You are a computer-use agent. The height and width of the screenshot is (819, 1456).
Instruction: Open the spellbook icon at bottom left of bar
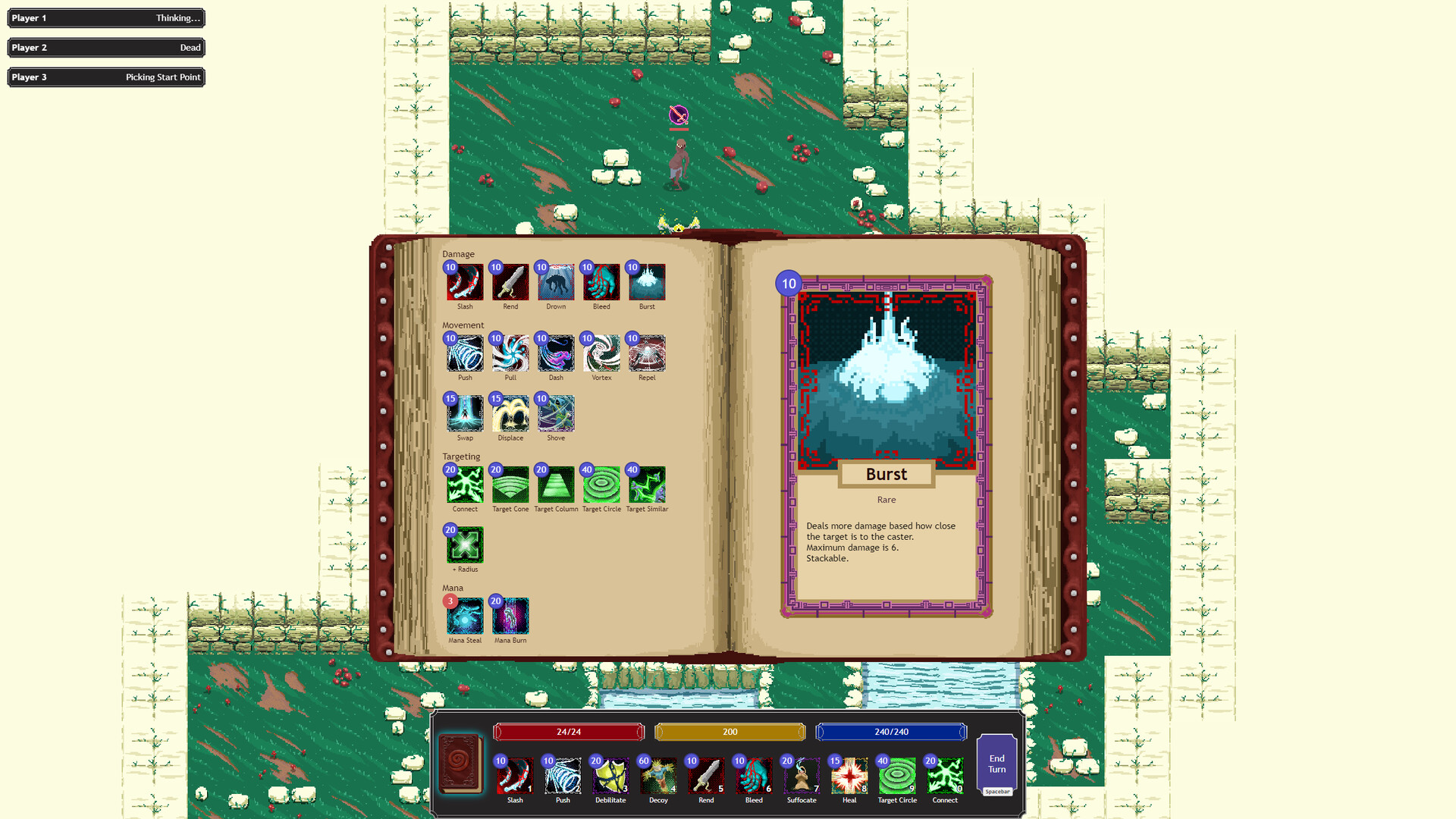coord(460,764)
